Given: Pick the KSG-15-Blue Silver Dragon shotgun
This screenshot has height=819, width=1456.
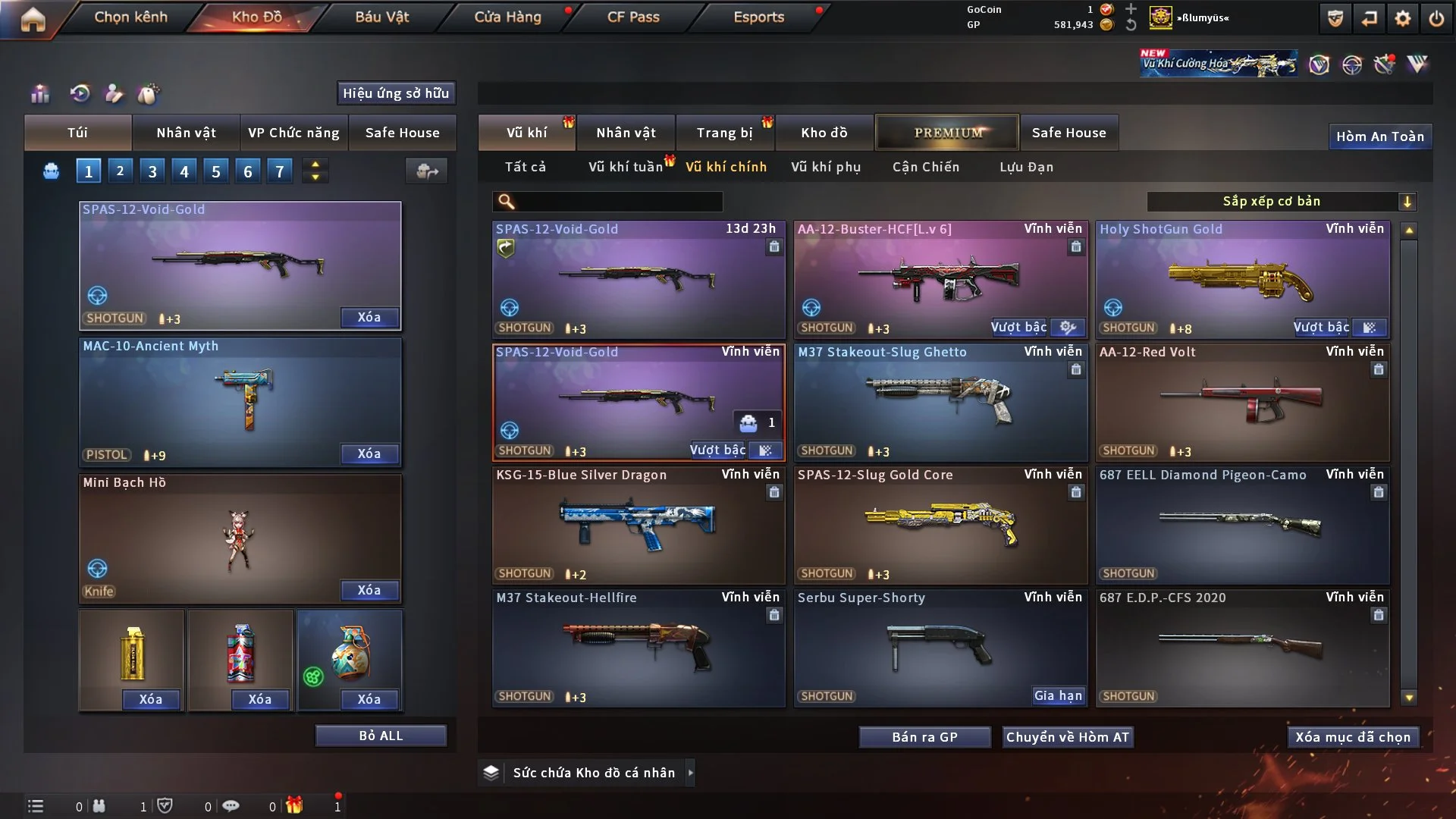Looking at the screenshot, I should tap(638, 525).
